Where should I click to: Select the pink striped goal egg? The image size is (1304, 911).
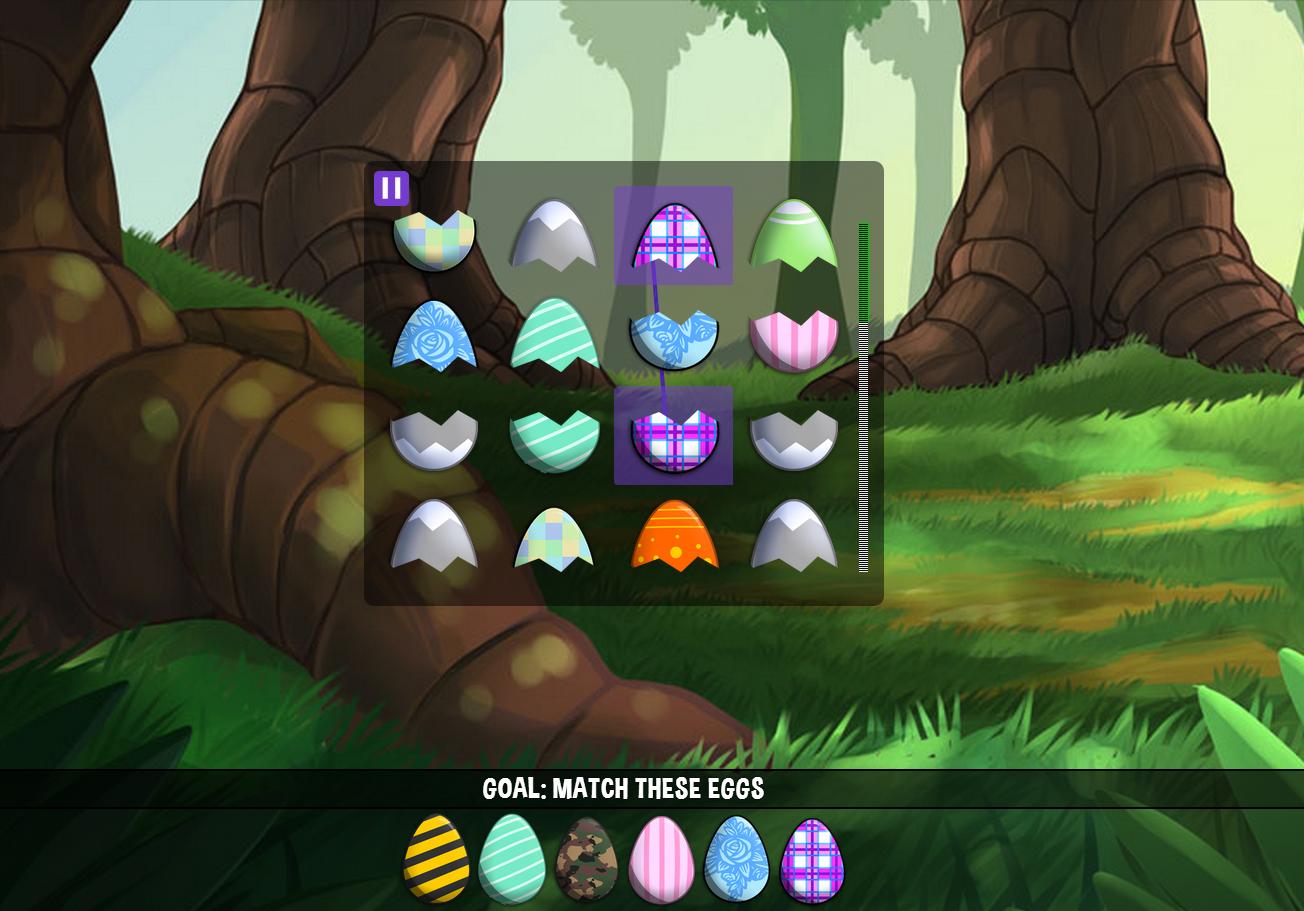pyautogui.click(x=663, y=863)
